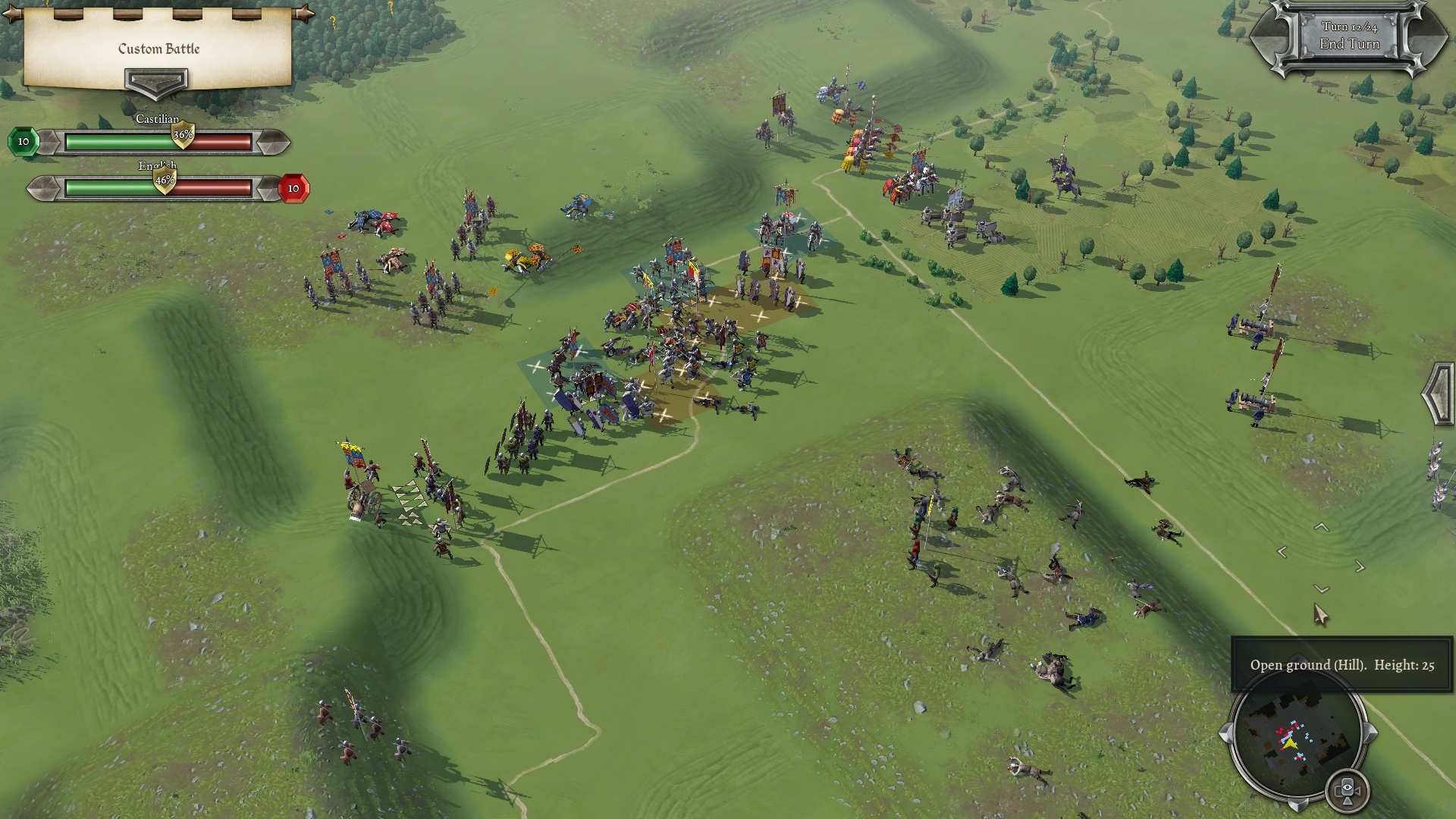Click the minimap's bottom edge arrow
1456x819 pixels.
click(x=1298, y=805)
